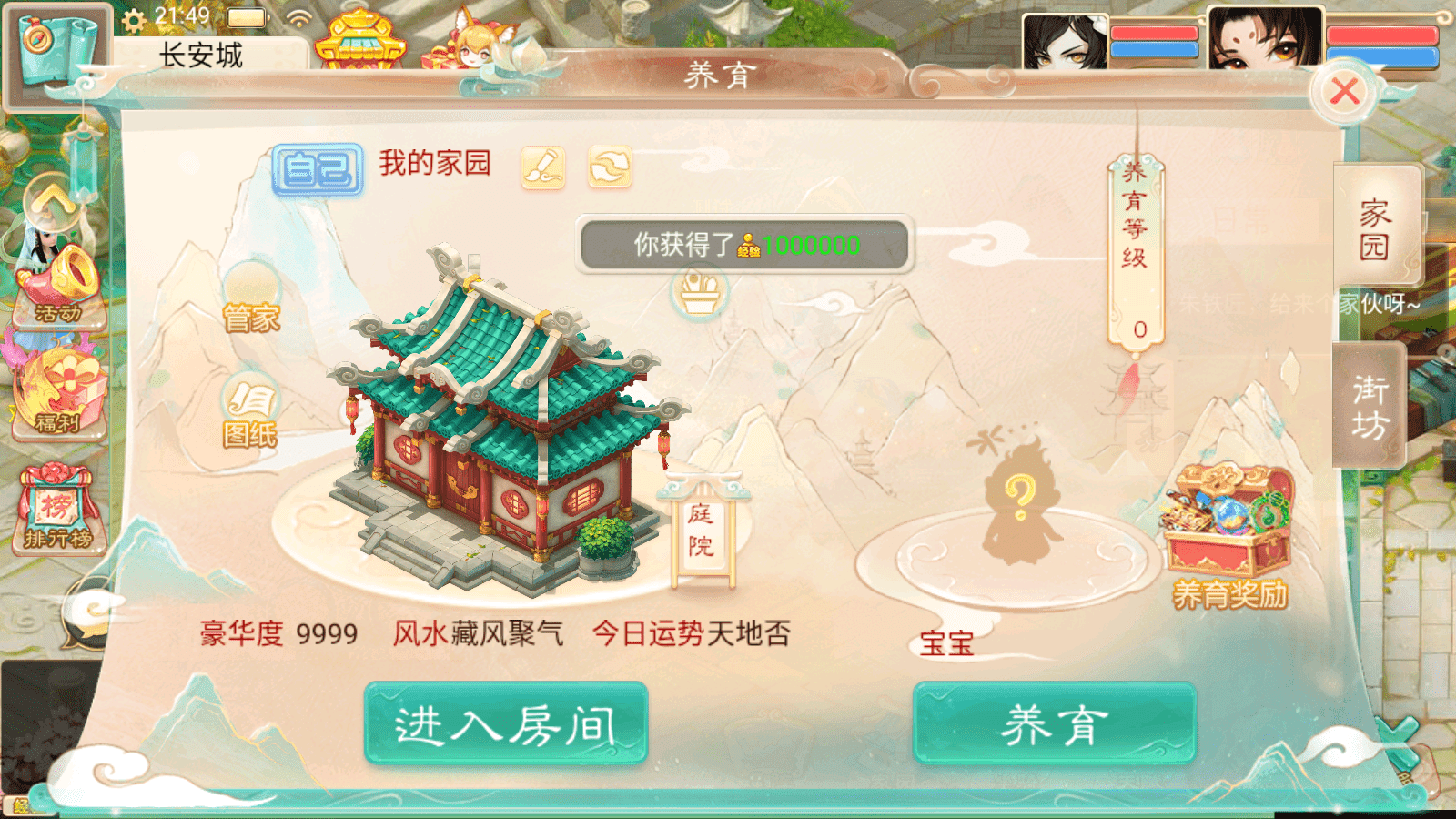1456x819 pixels.
Task: Click the switch-home swap icon
Action: [x=608, y=168]
